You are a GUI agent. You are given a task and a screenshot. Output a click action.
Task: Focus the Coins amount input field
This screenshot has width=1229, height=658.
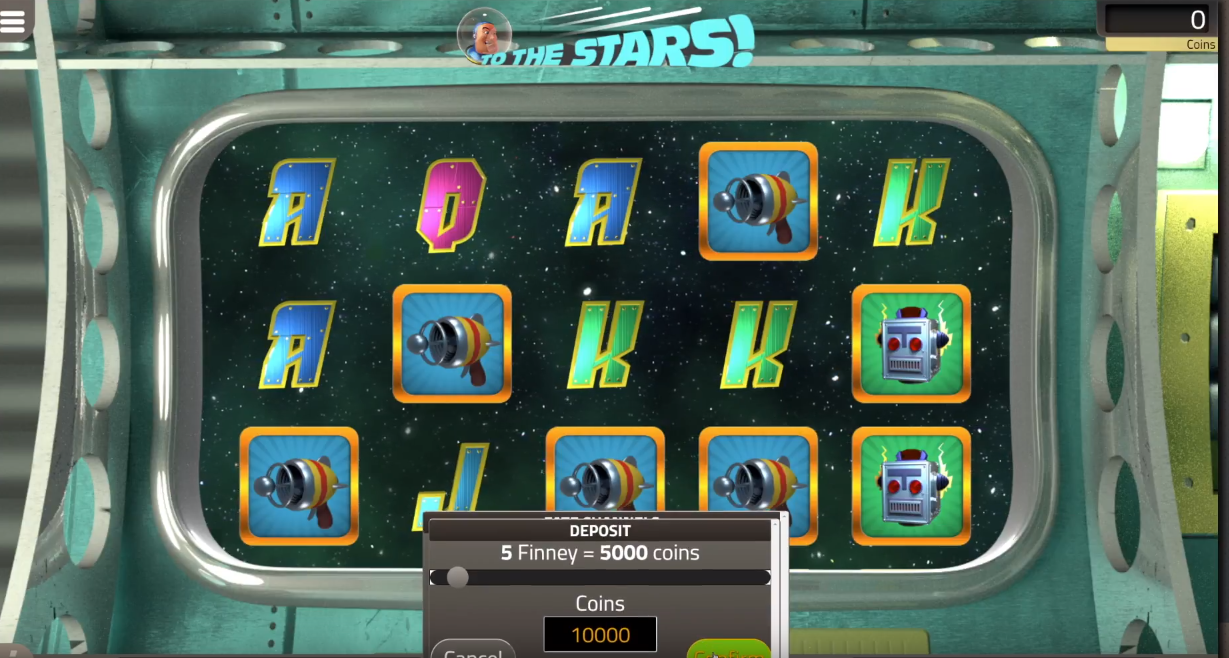[x=600, y=634]
